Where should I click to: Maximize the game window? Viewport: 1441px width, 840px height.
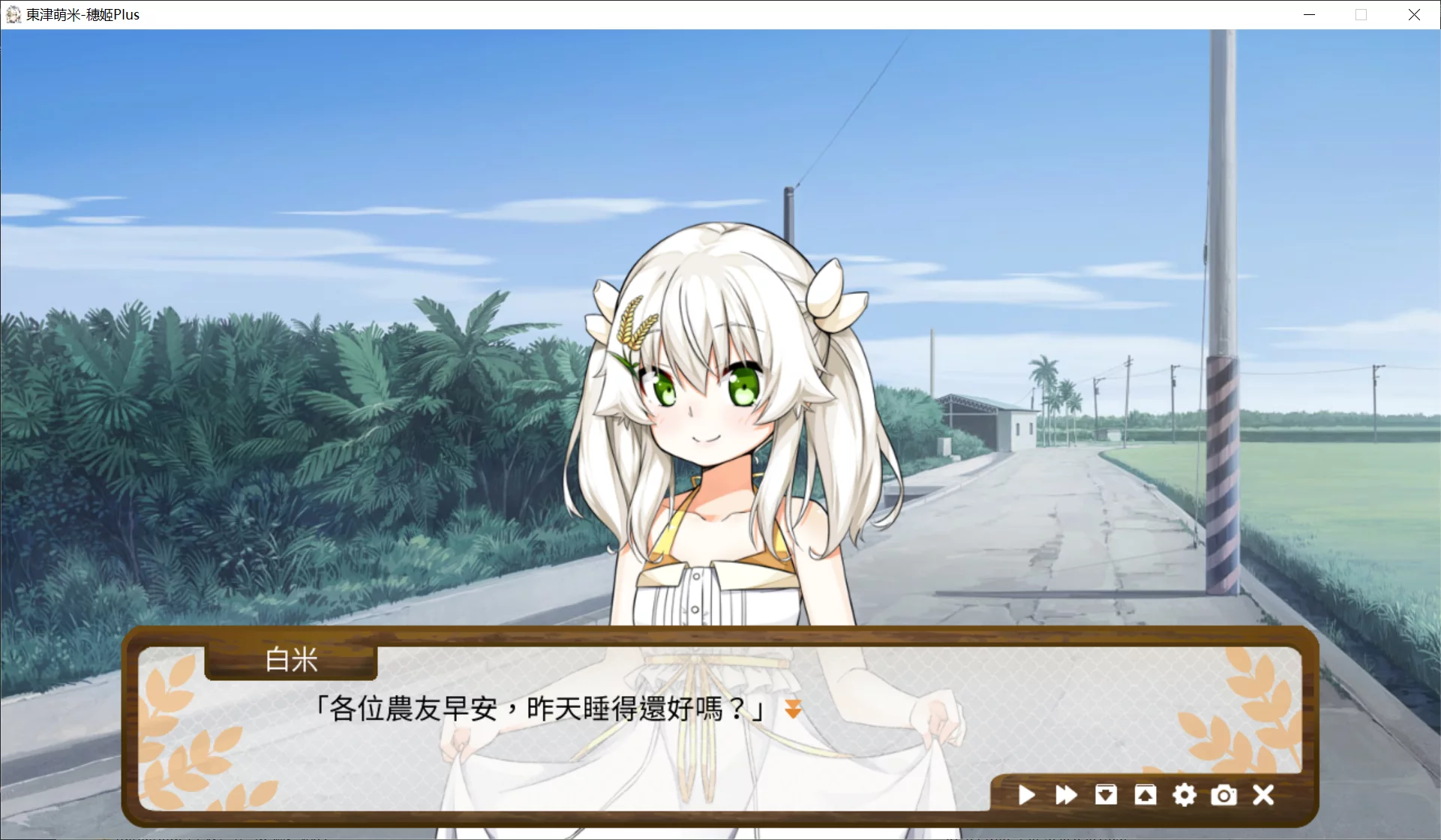click(1361, 14)
